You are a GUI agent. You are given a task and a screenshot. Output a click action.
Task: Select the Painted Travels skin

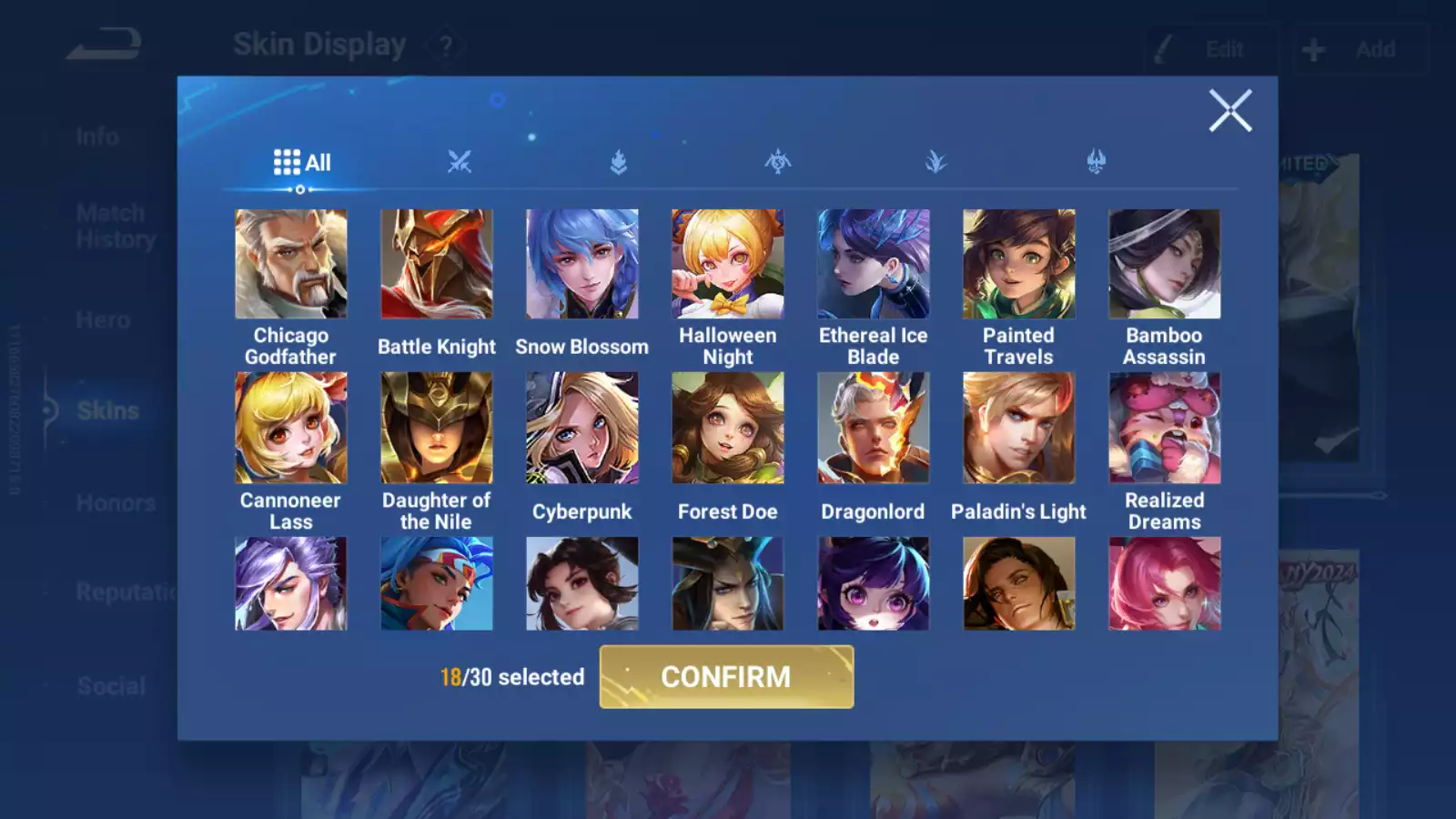pyautogui.click(x=1019, y=264)
